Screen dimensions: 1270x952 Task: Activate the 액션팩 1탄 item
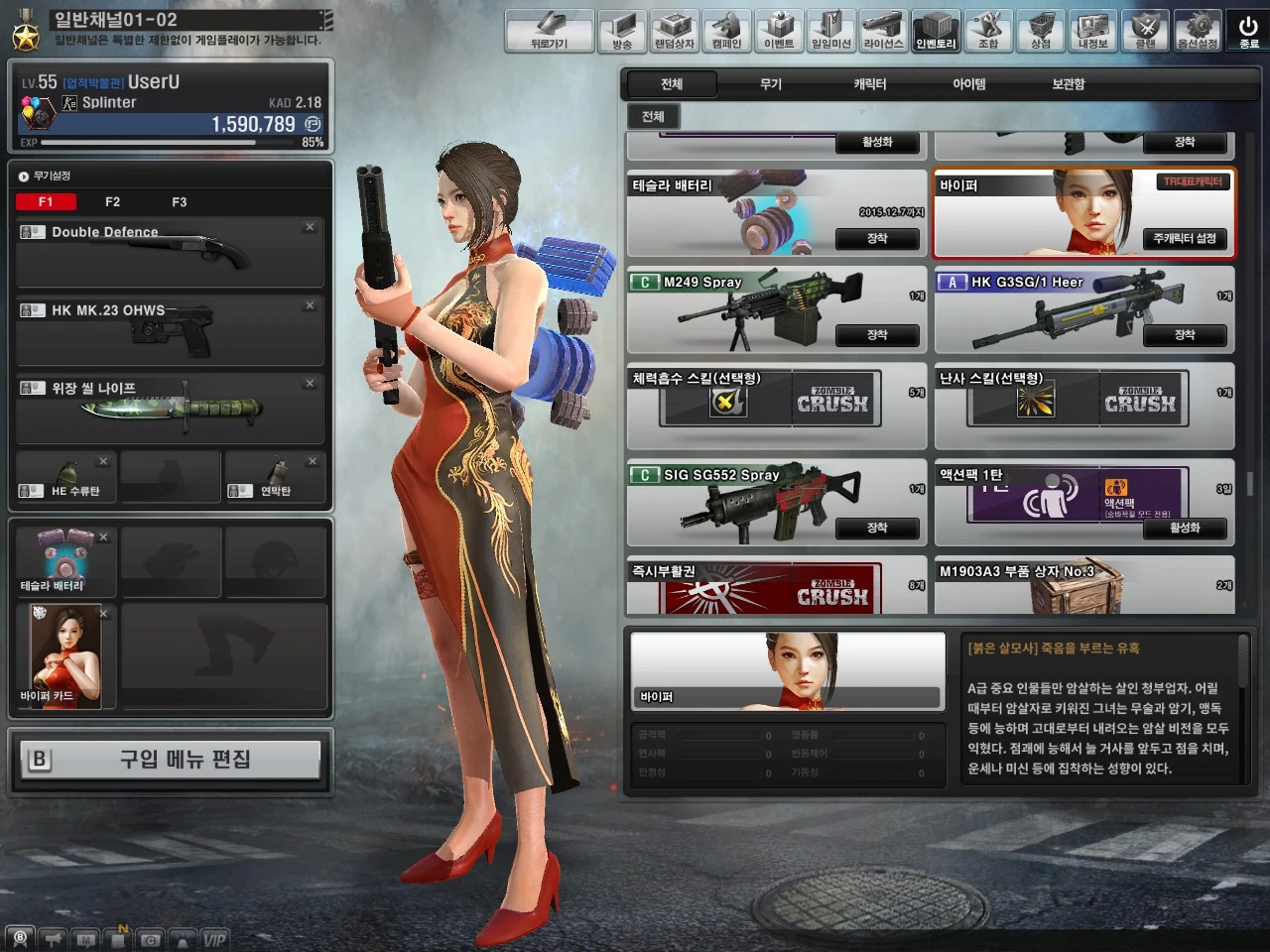(x=1185, y=529)
